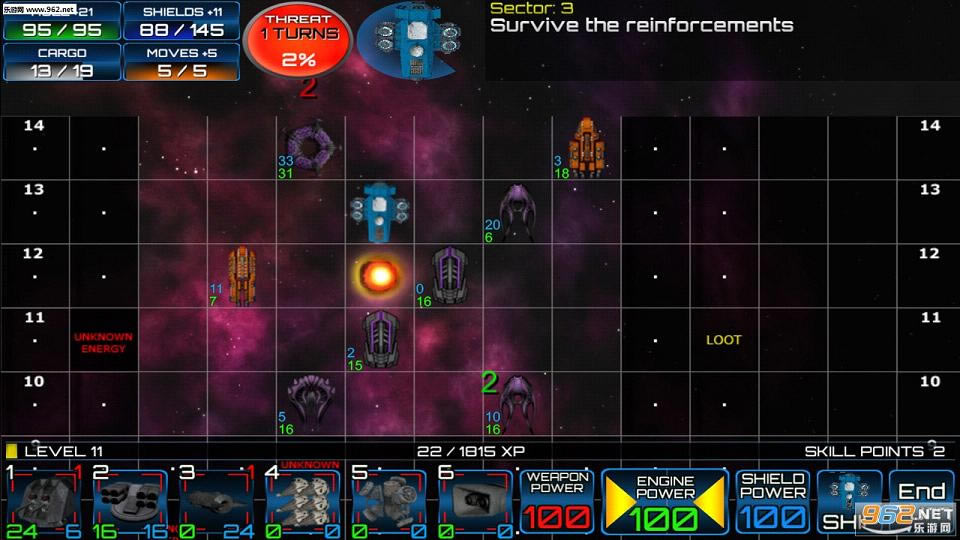
Task: Select weapon slot 4 marked UNKNOWN
Action: [x=303, y=500]
